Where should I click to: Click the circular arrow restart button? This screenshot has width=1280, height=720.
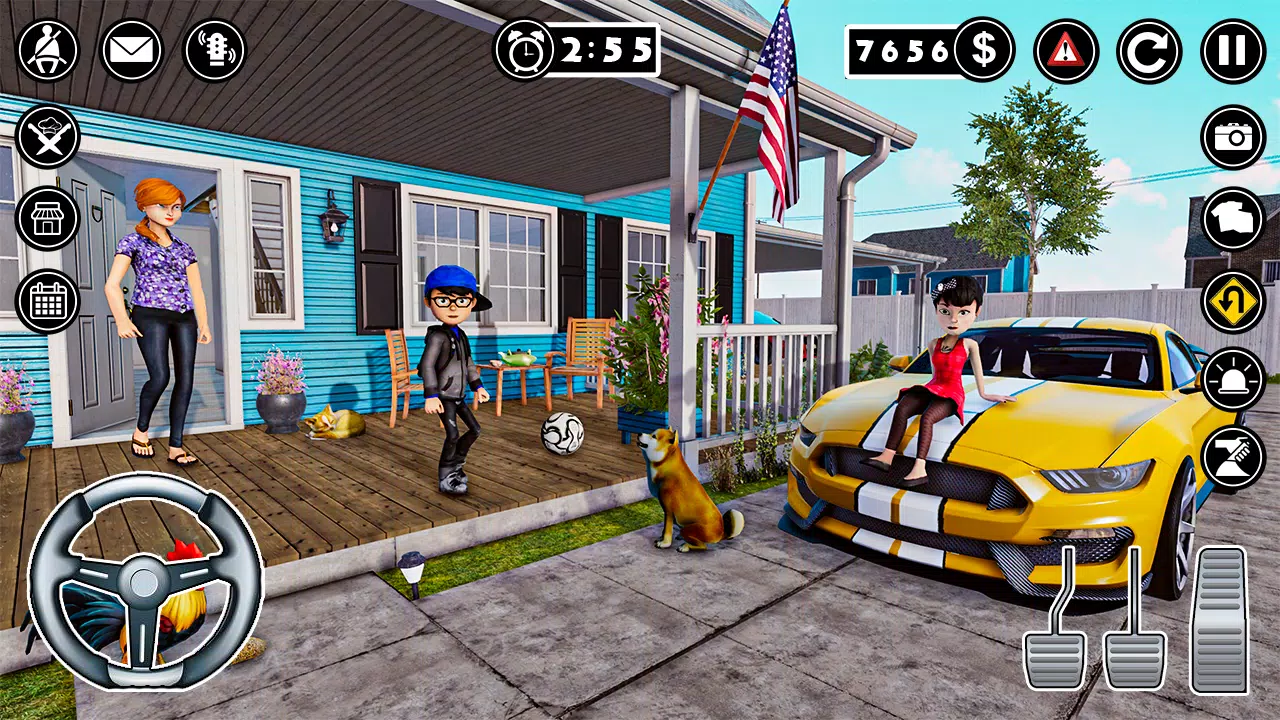point(1149,50)
